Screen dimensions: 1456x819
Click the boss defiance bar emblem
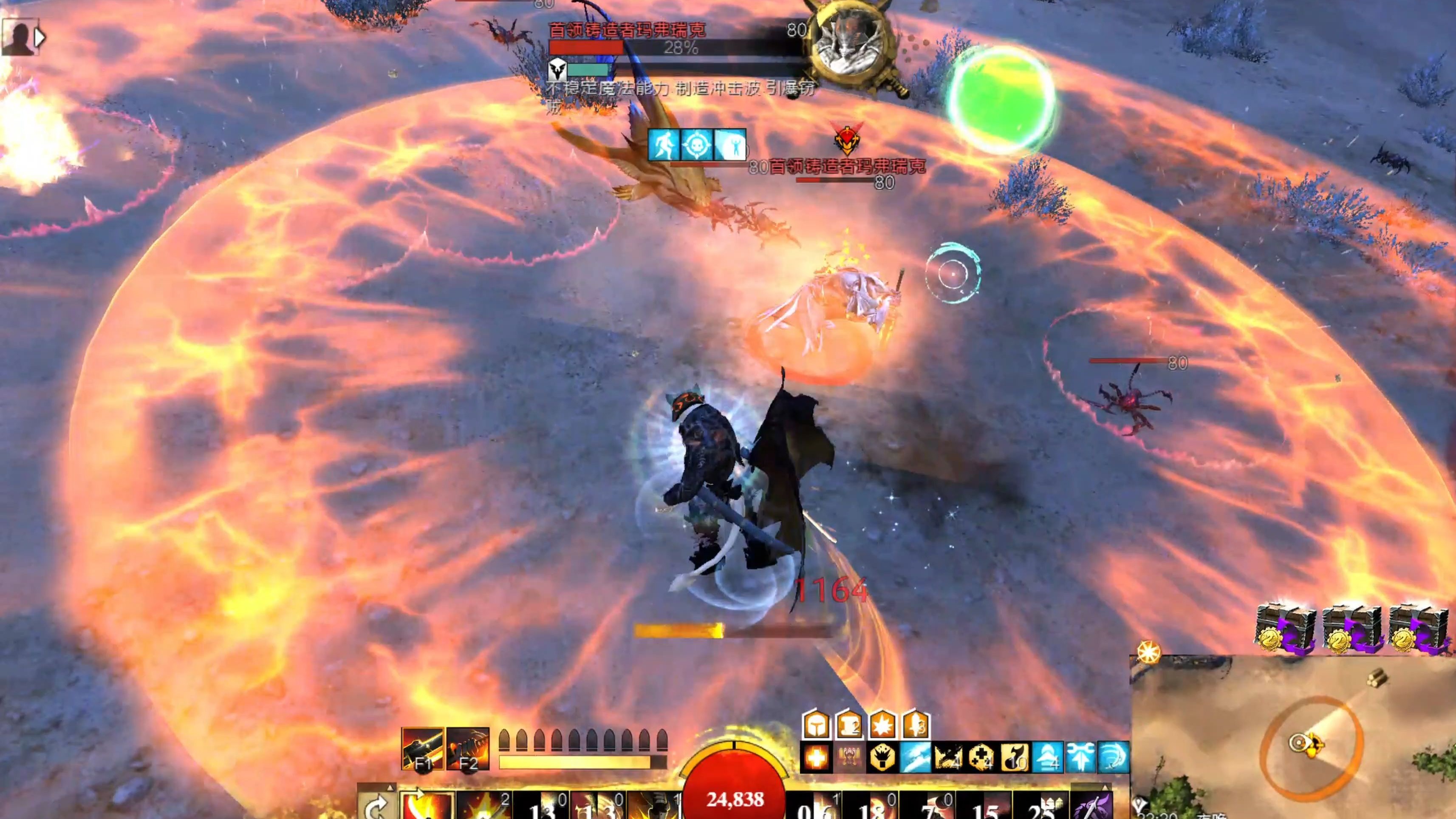point(557,70)
